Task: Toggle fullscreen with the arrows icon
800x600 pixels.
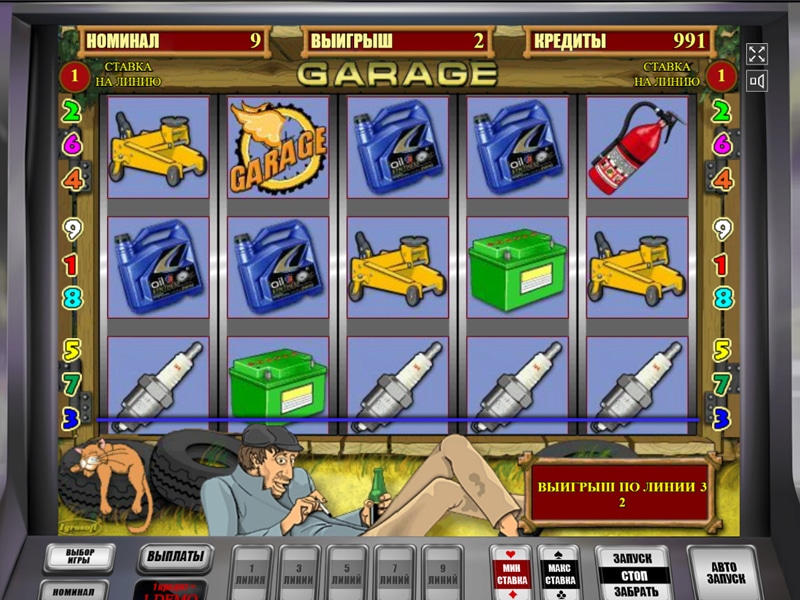Action: 756,53
